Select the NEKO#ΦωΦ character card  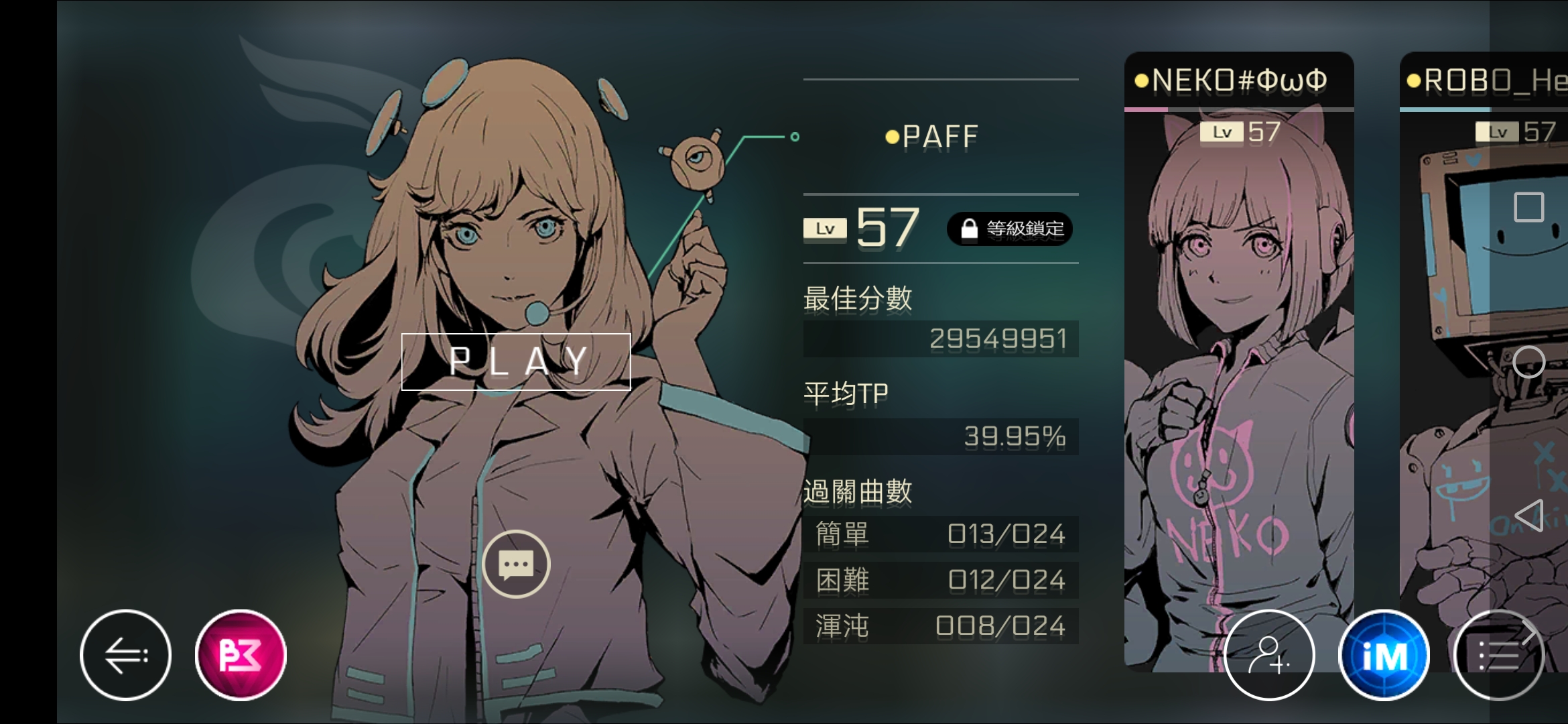pyautogui.click(x=1240, y=369)
